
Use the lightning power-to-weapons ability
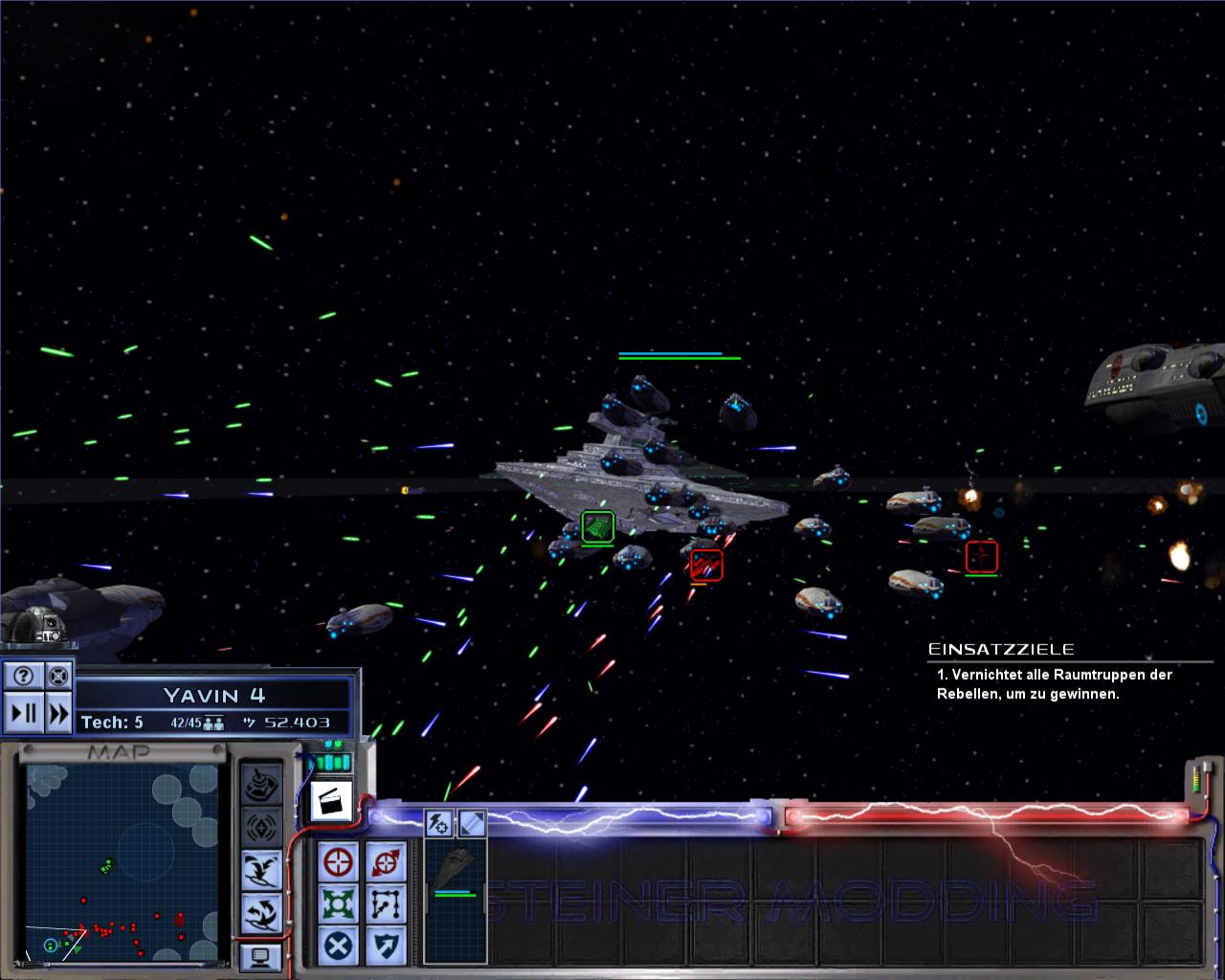pos(439,822)
